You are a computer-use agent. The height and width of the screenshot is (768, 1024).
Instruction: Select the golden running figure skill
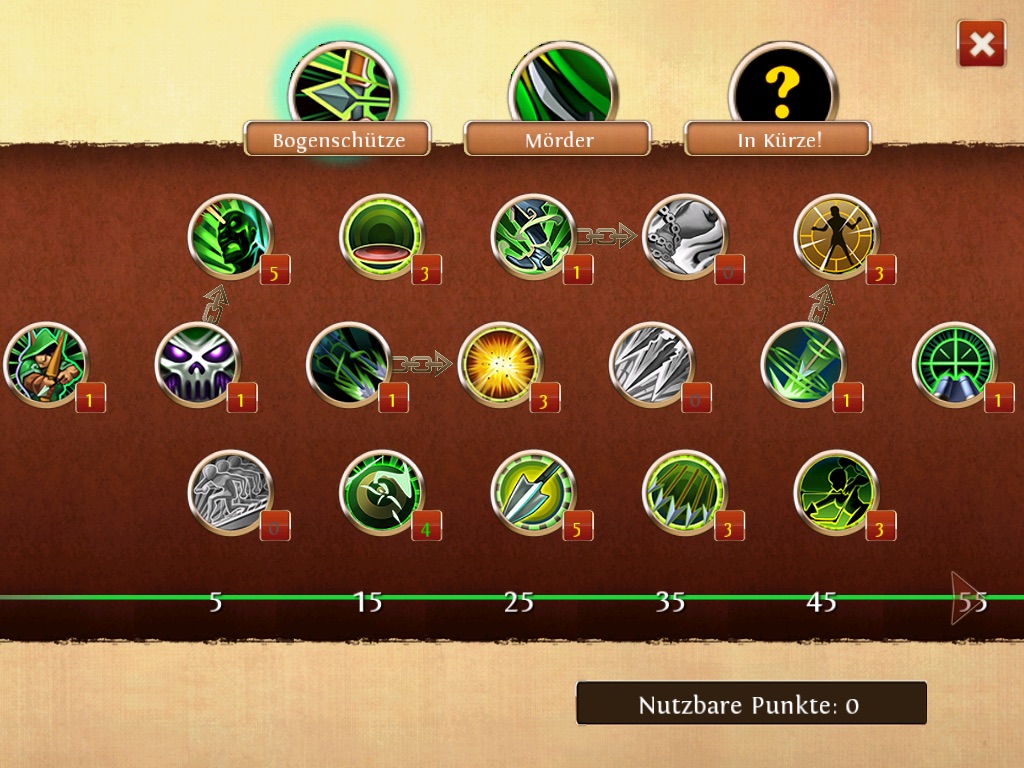pos(835,236)
